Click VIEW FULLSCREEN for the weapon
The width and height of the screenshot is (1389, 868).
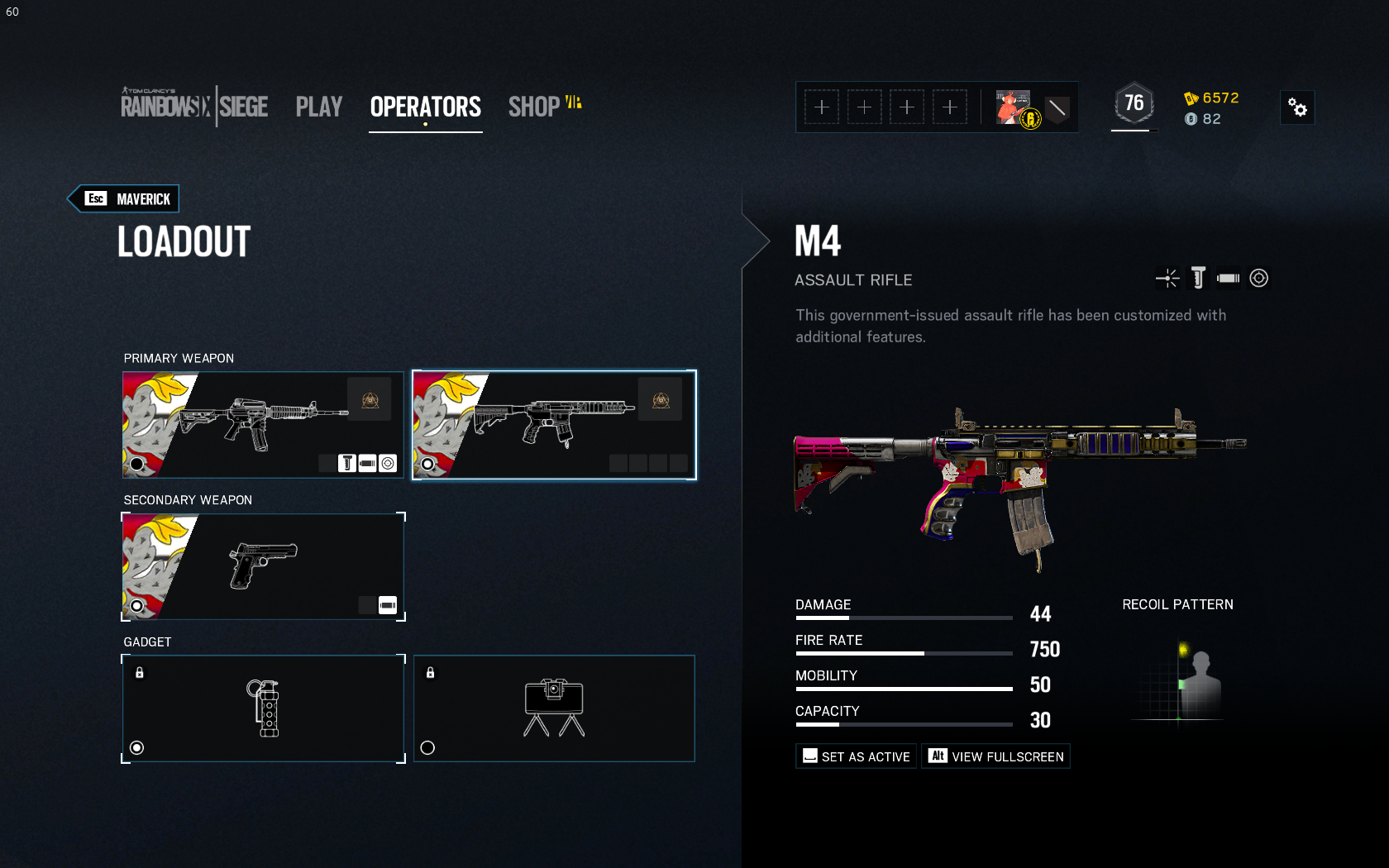coord(995,756)
